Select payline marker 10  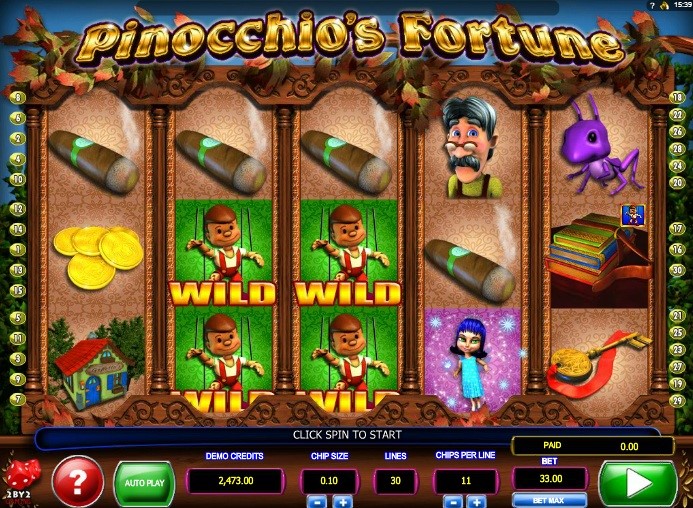18,180
